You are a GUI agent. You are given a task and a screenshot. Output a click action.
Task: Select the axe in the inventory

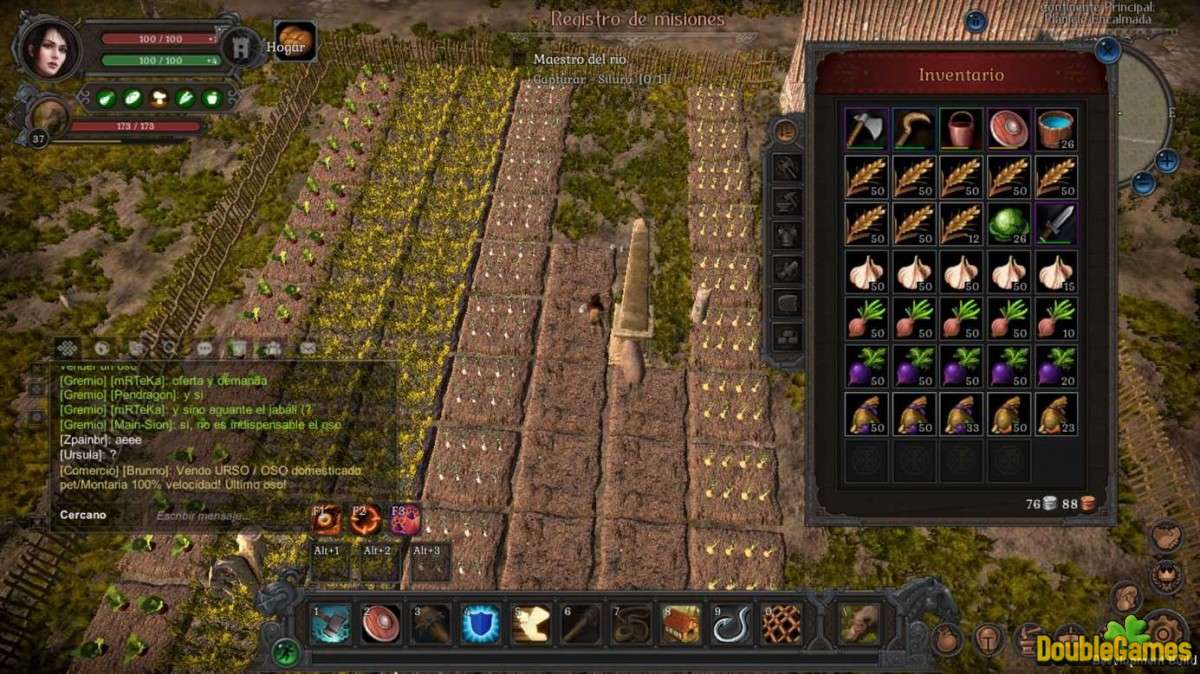(864, 129)
